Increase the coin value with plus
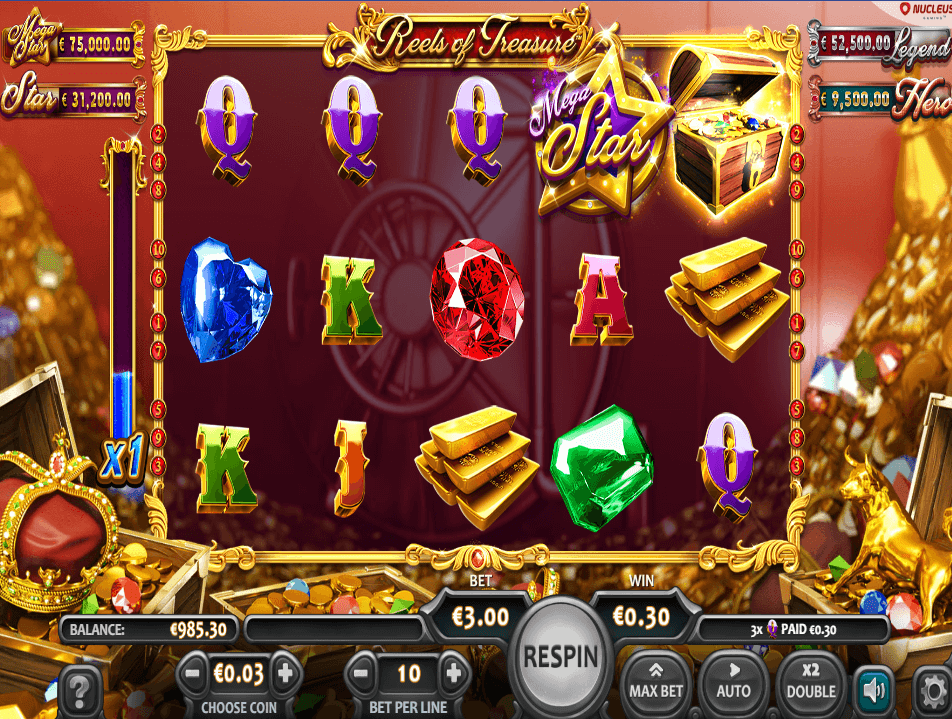The image size is (952, 719). 285,672
